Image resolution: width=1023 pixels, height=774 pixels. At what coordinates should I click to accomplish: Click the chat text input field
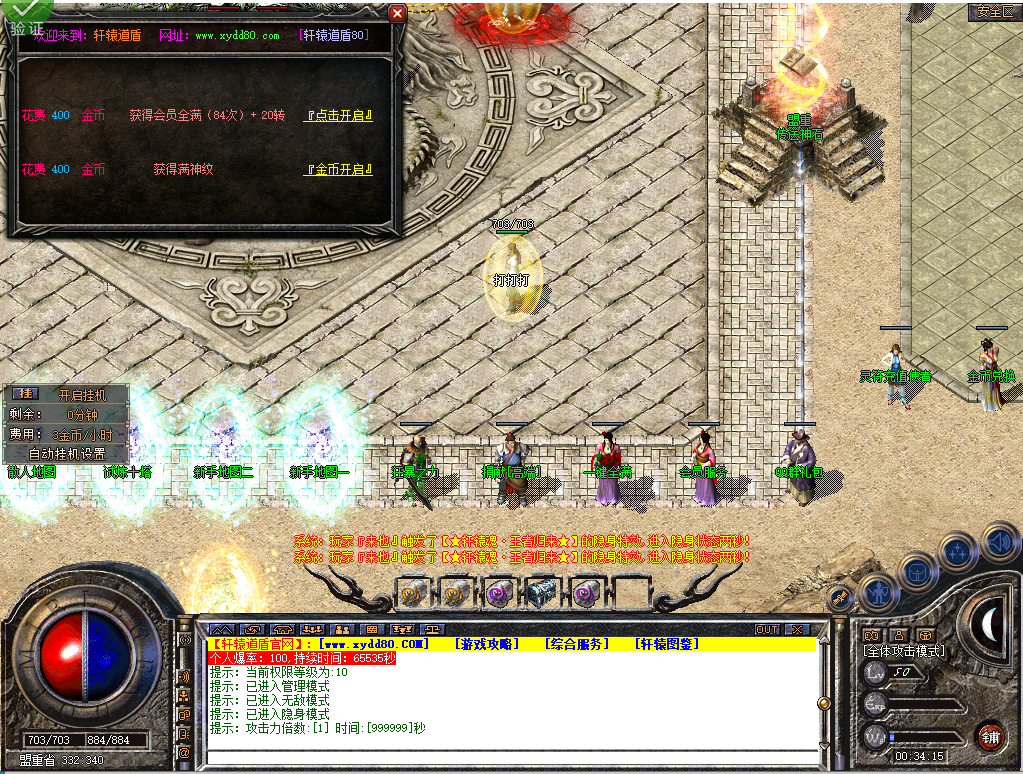[510, 755]
